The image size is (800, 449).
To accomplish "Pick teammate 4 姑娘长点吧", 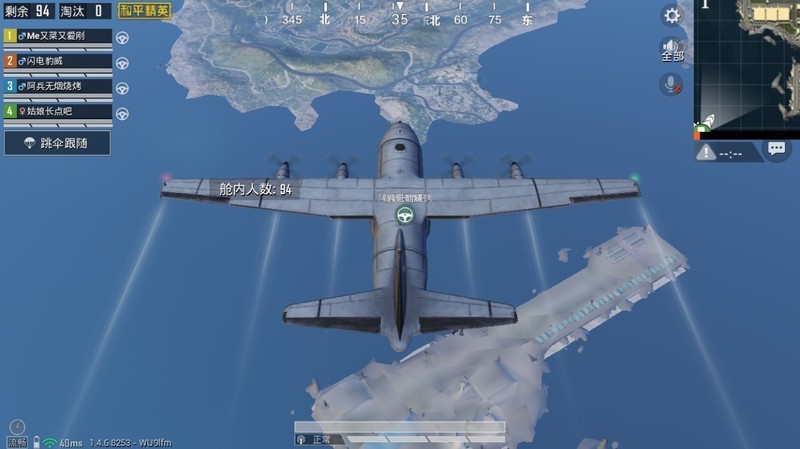I will click(x=58, y=111).
